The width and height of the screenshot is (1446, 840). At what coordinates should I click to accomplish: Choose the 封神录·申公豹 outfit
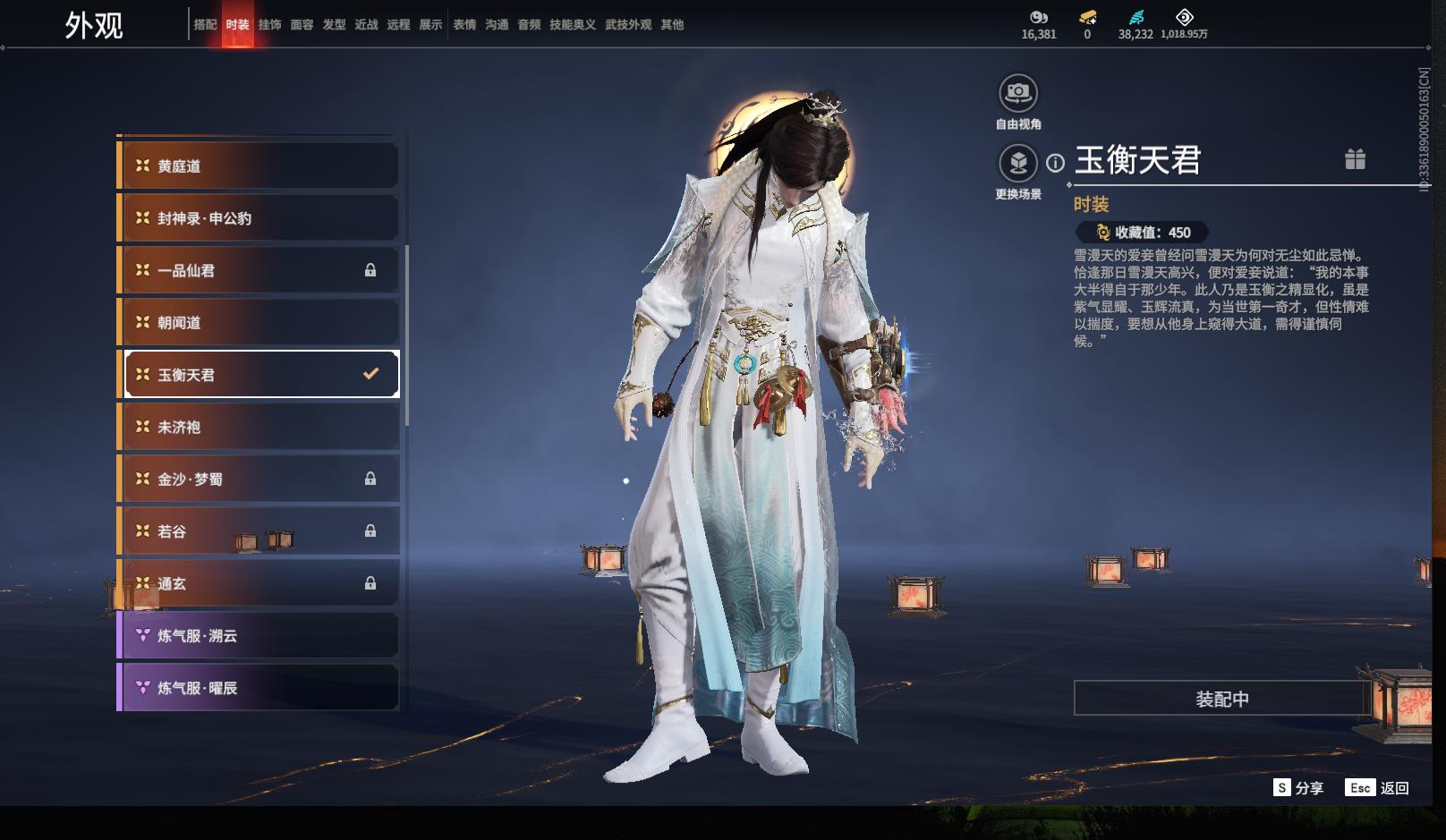tap(259, 218)
